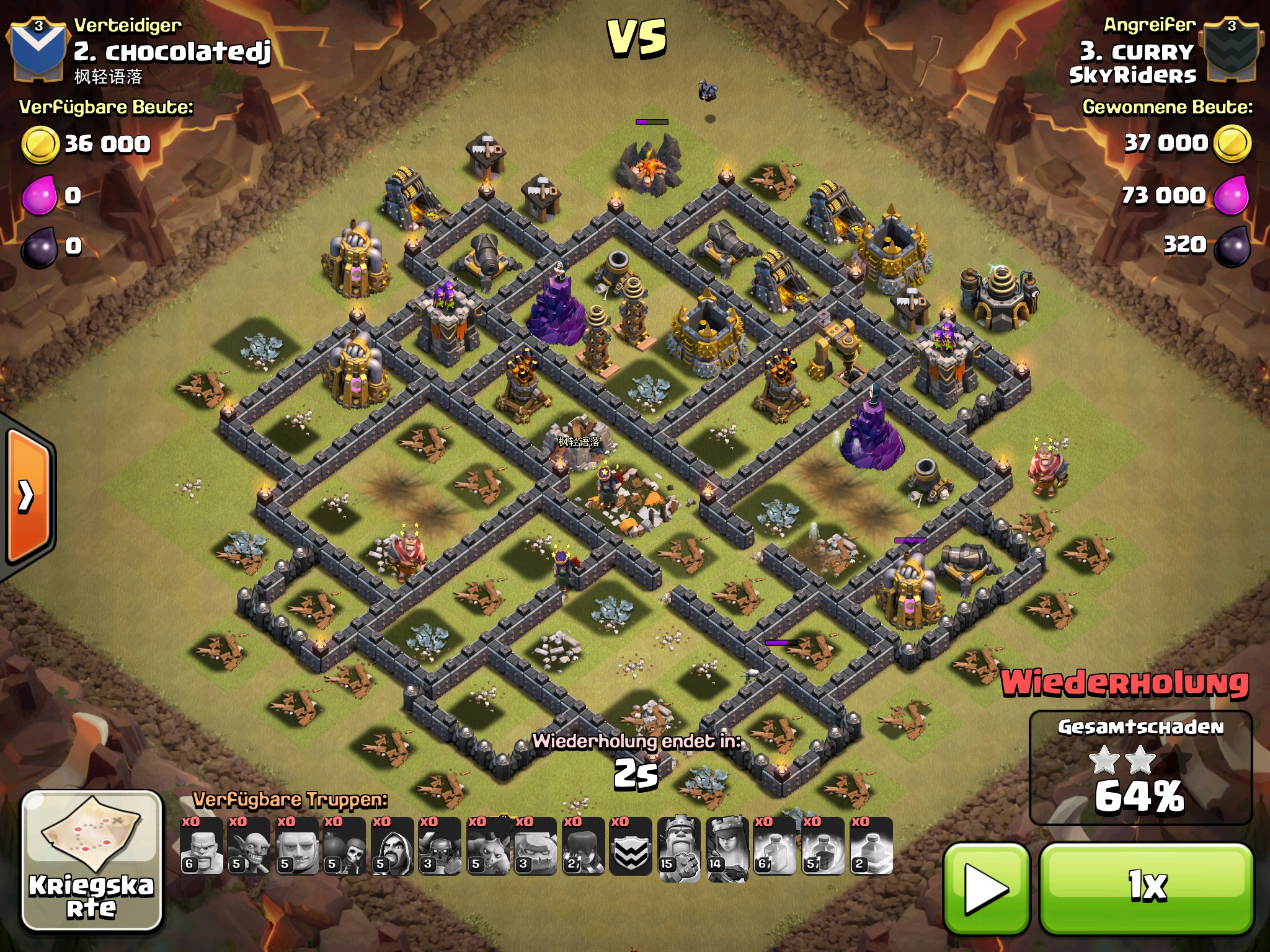The image size is (1270, 952).
Task: Pick the Wall Breaker troop slot
Action: (344, 845)
